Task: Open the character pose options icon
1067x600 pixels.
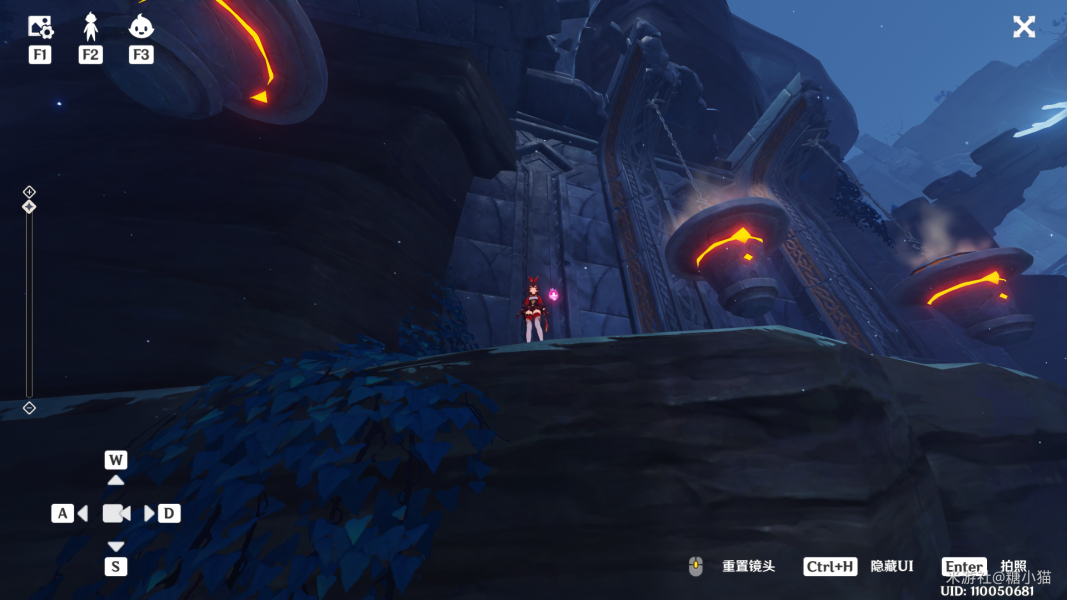Action: point(91,27)
